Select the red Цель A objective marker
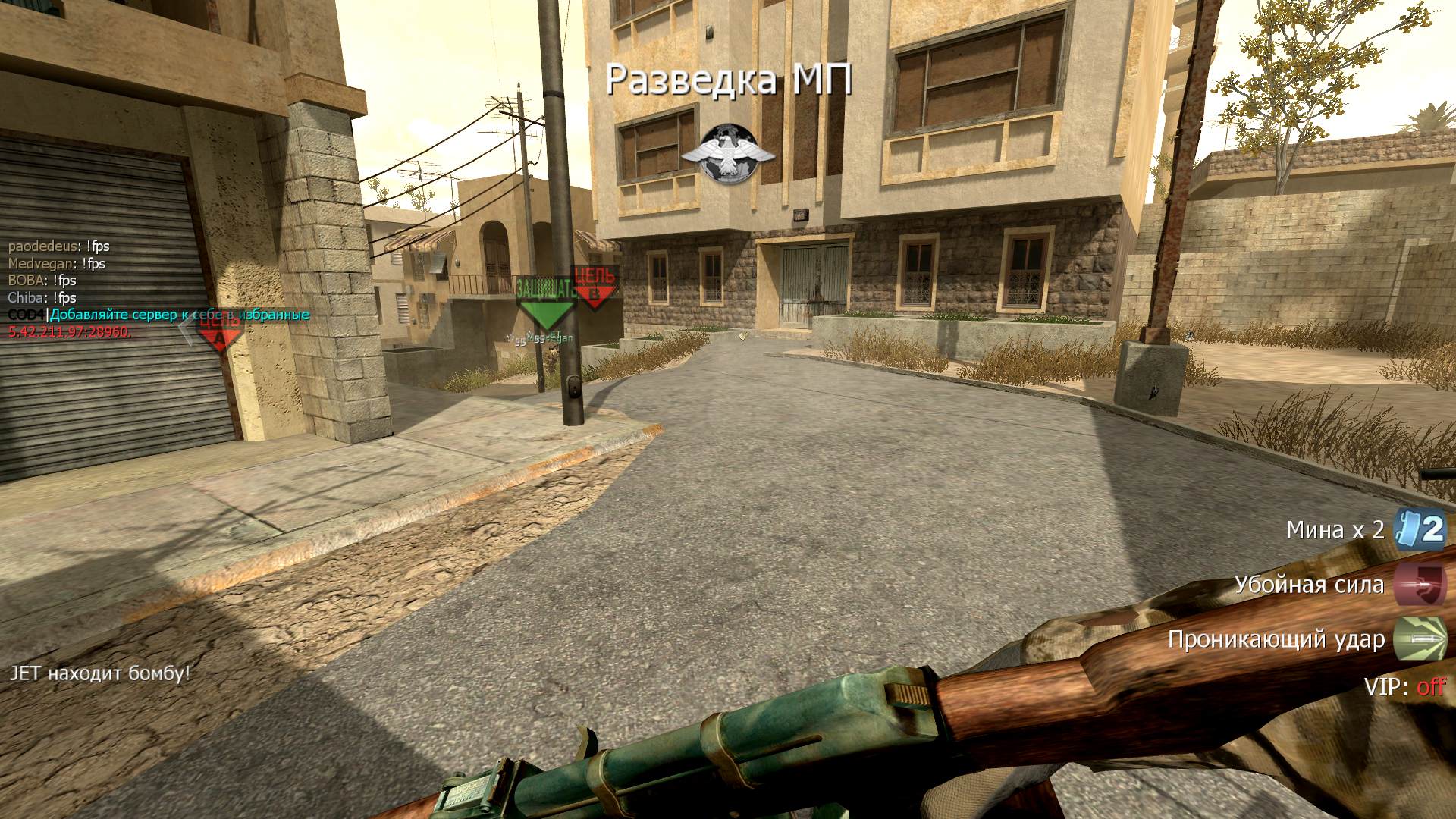Viewport: 1456px width, 819px height. 220,330
